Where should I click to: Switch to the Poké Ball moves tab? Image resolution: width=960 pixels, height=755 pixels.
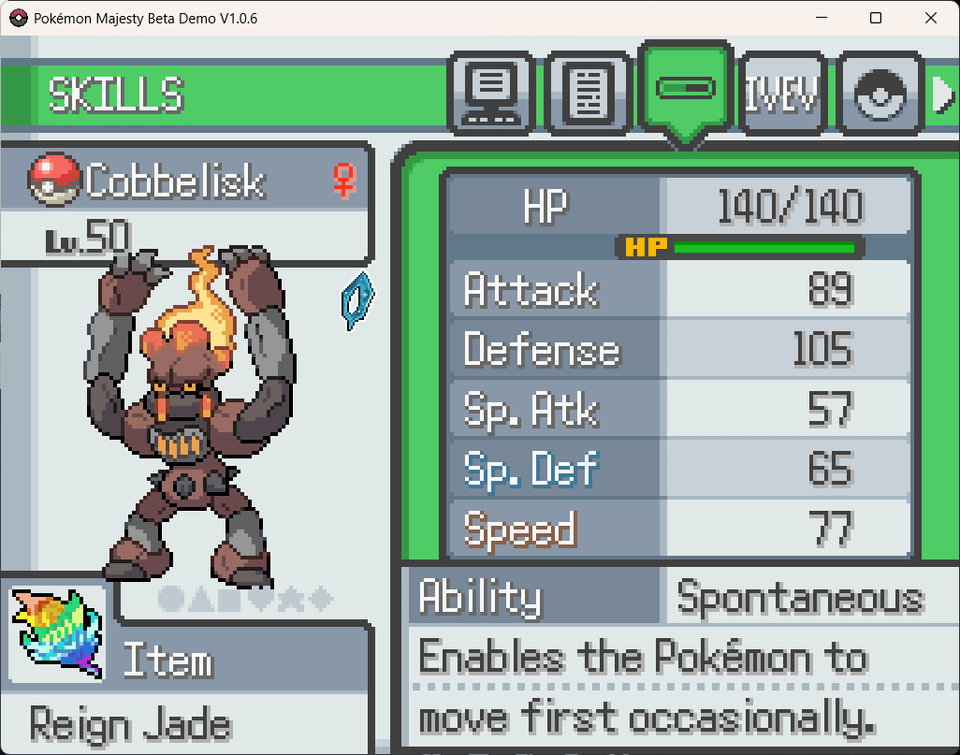pyautogui.click(x=878, y=94)
